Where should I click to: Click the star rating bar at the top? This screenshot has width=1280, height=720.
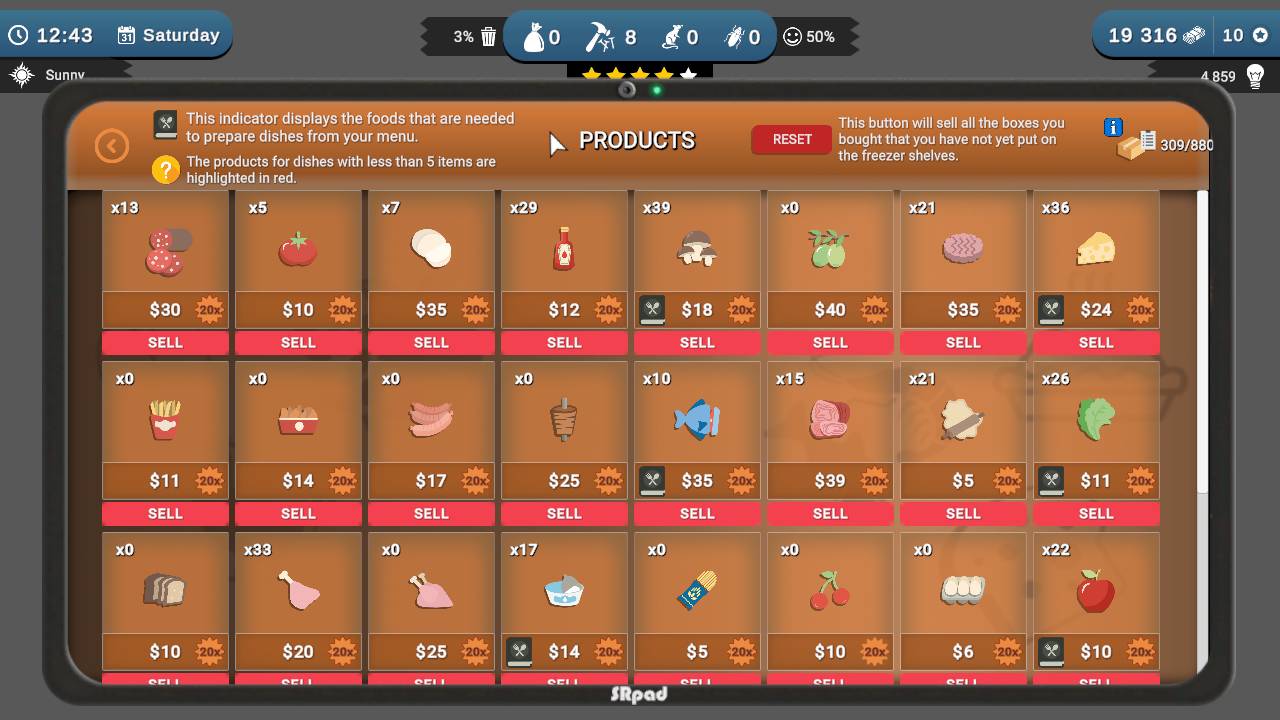pyautogui.click(x=640, y=72)
